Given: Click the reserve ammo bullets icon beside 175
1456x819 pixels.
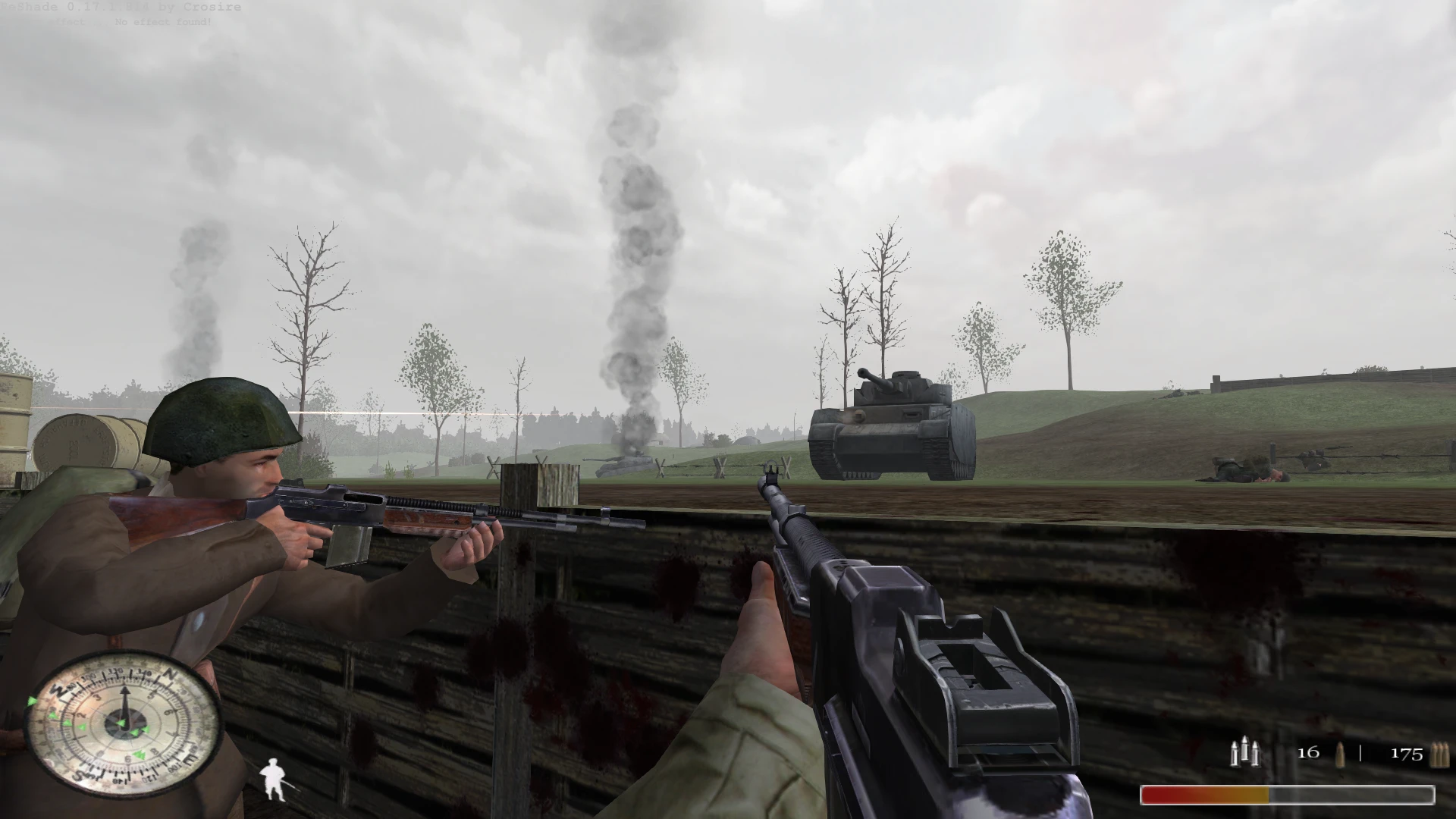Looking at the screenshot, I should (x=1442, y=755).
